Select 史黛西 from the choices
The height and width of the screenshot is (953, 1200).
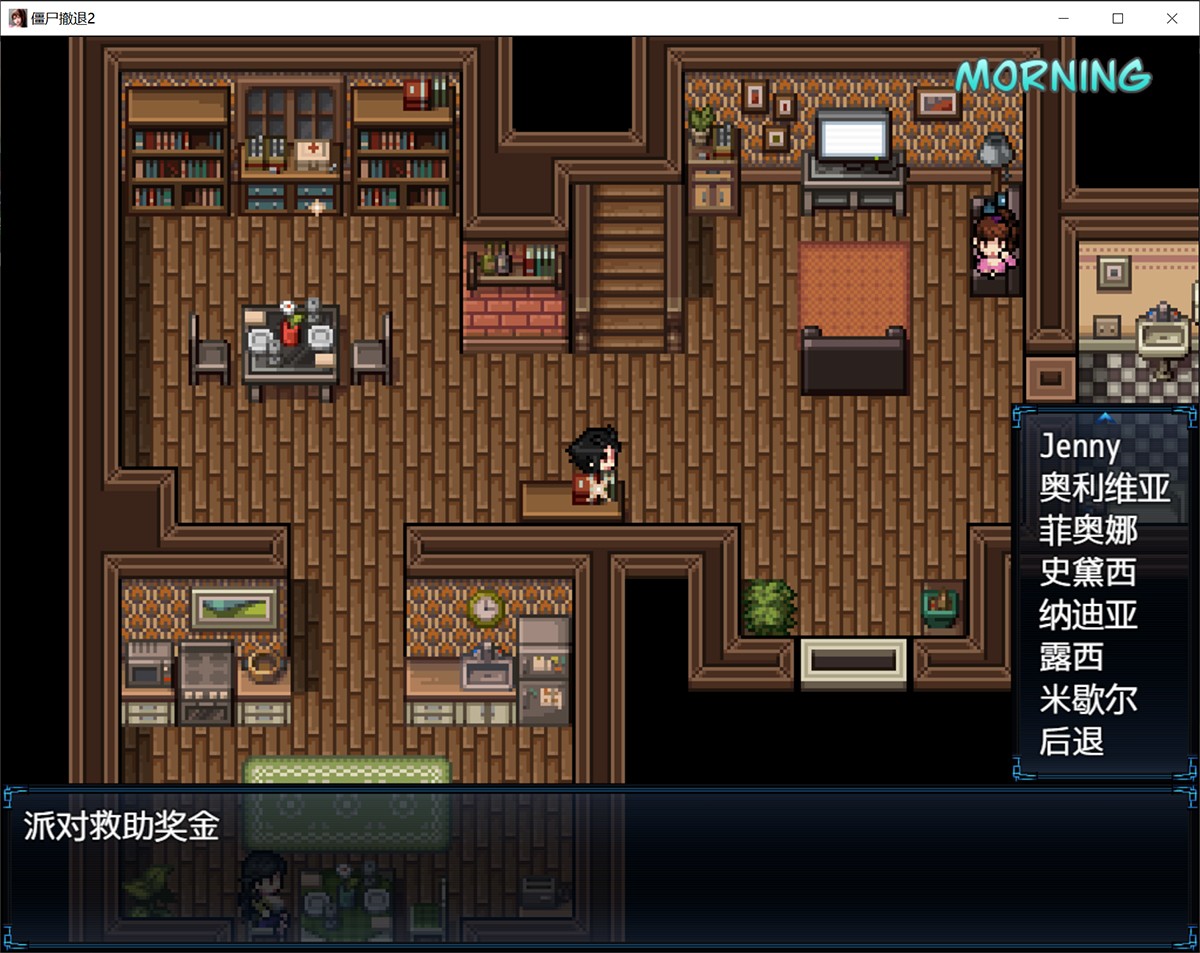(1088, 572)
